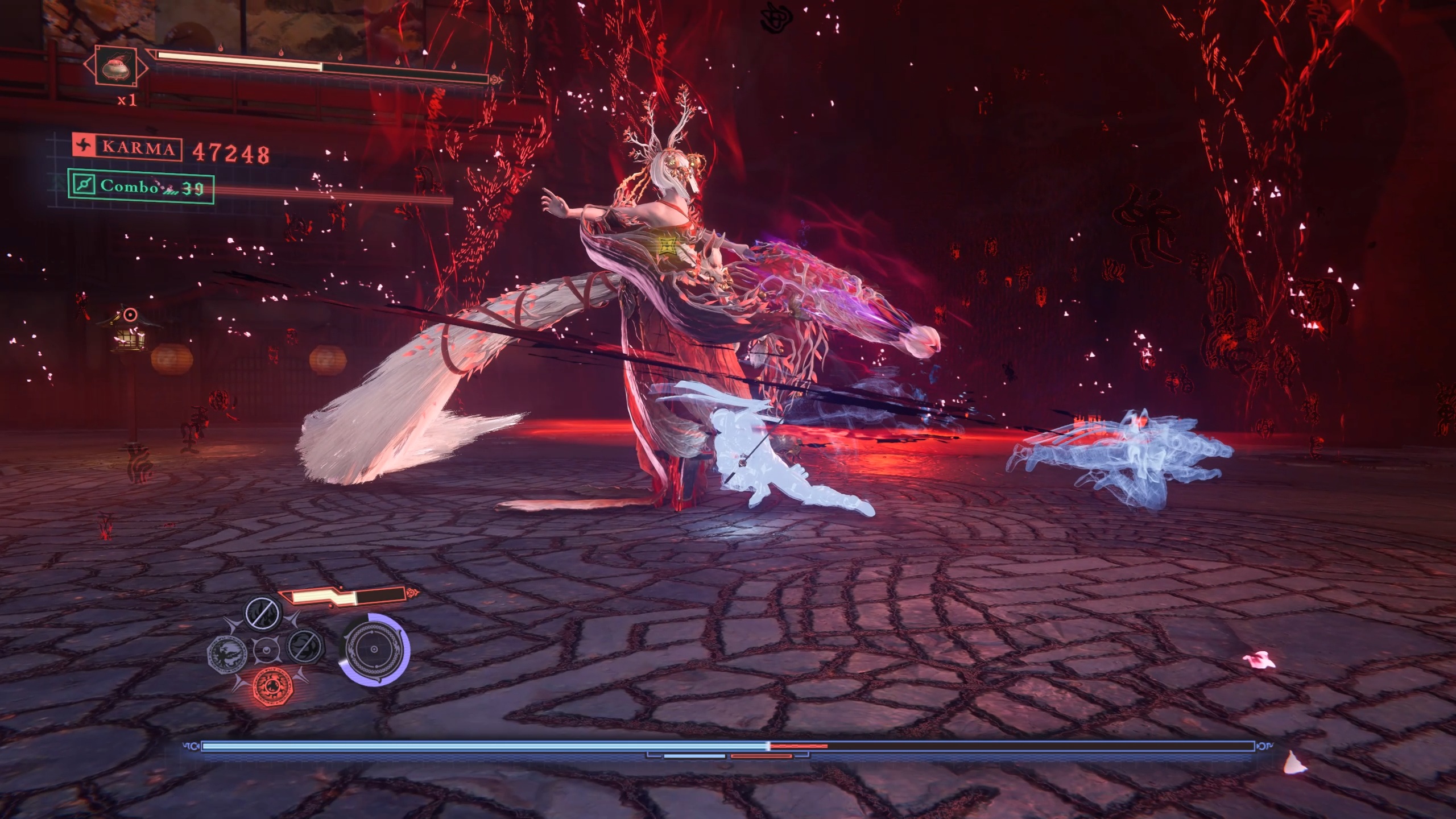Select the crescent-moon emblem on the ability wheel
The height and width of the screenshot is (819, 1456).
[x=267, y=651]
